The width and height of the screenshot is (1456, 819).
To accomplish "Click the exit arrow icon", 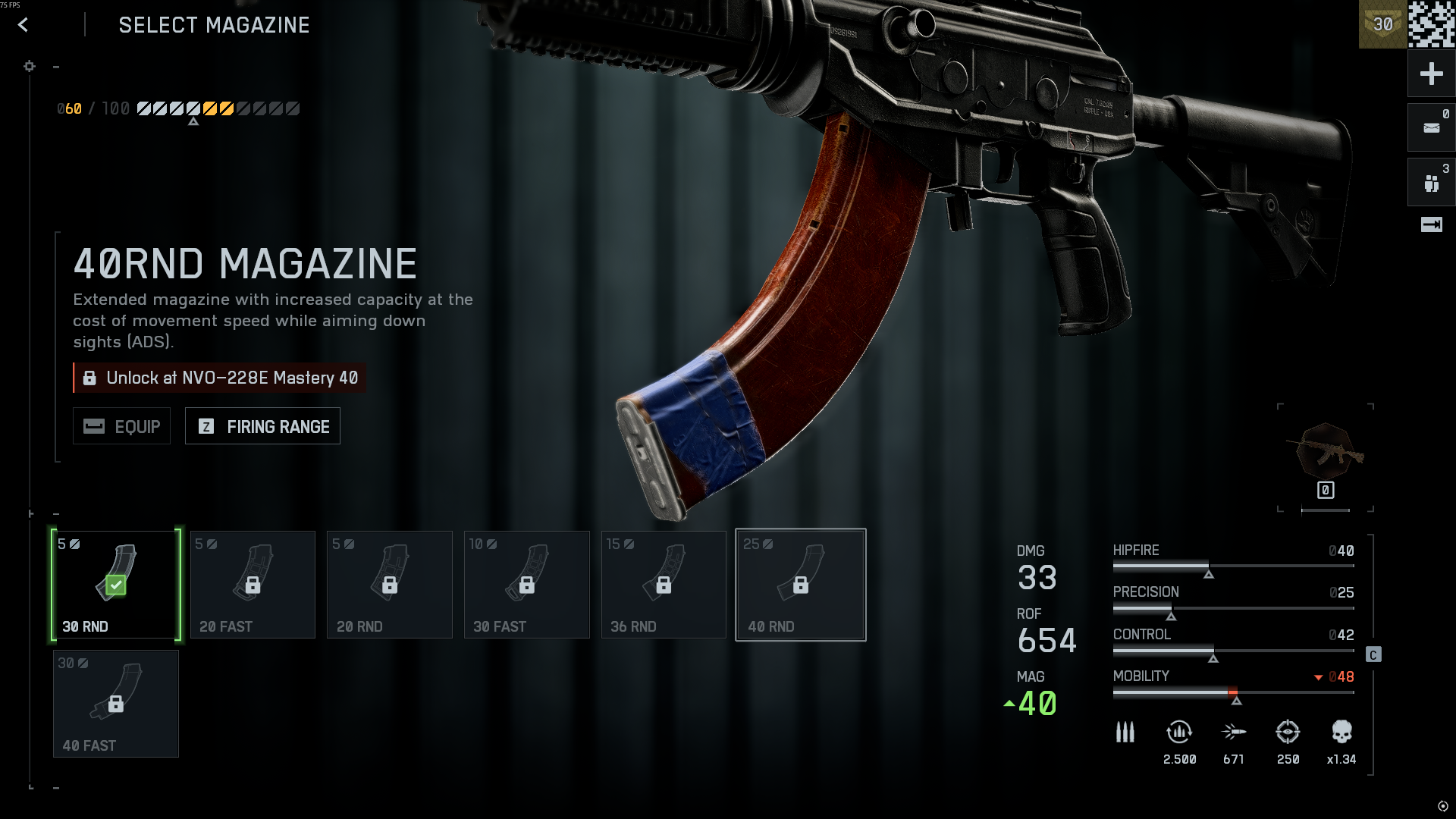I will [x=1431, y=224].
